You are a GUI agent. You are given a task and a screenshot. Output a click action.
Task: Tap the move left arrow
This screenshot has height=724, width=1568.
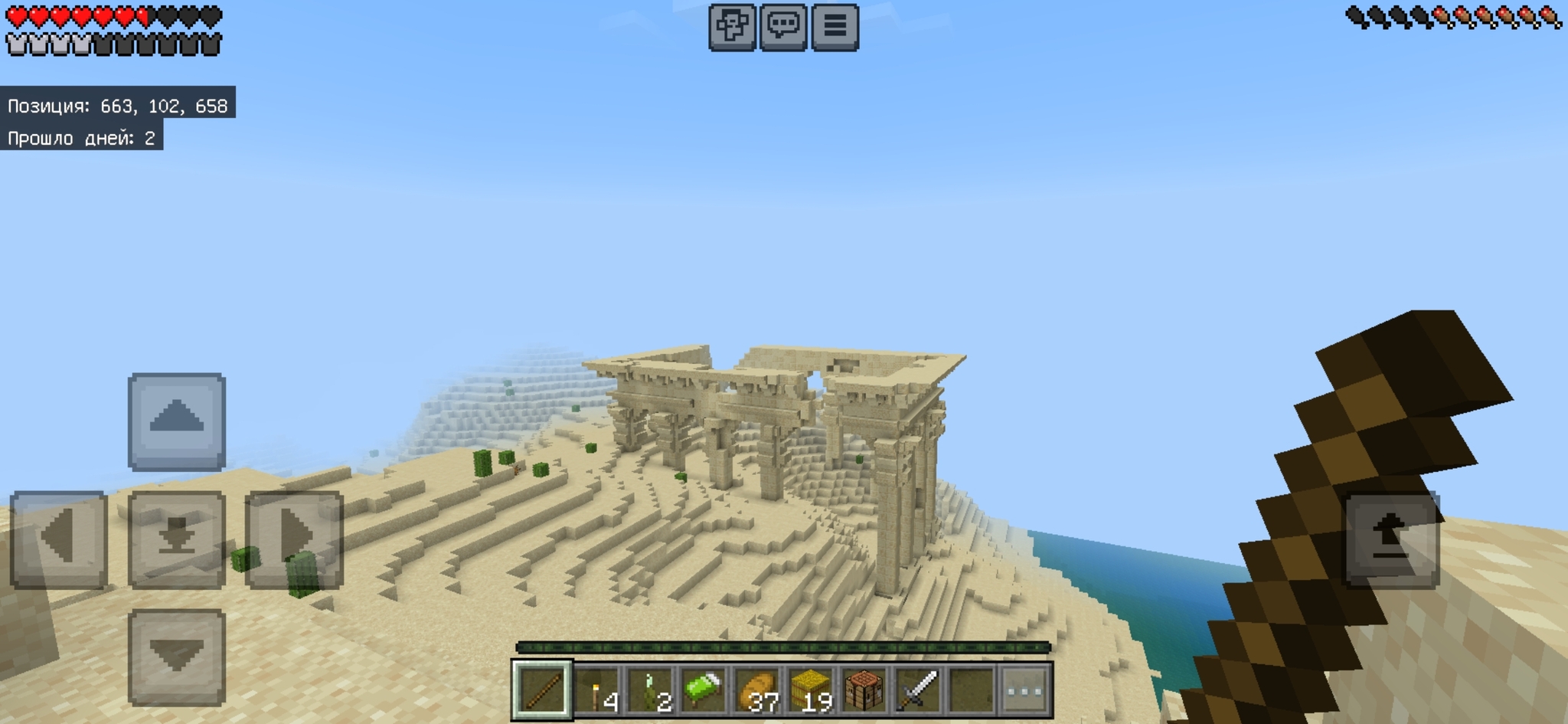[58, 539]
